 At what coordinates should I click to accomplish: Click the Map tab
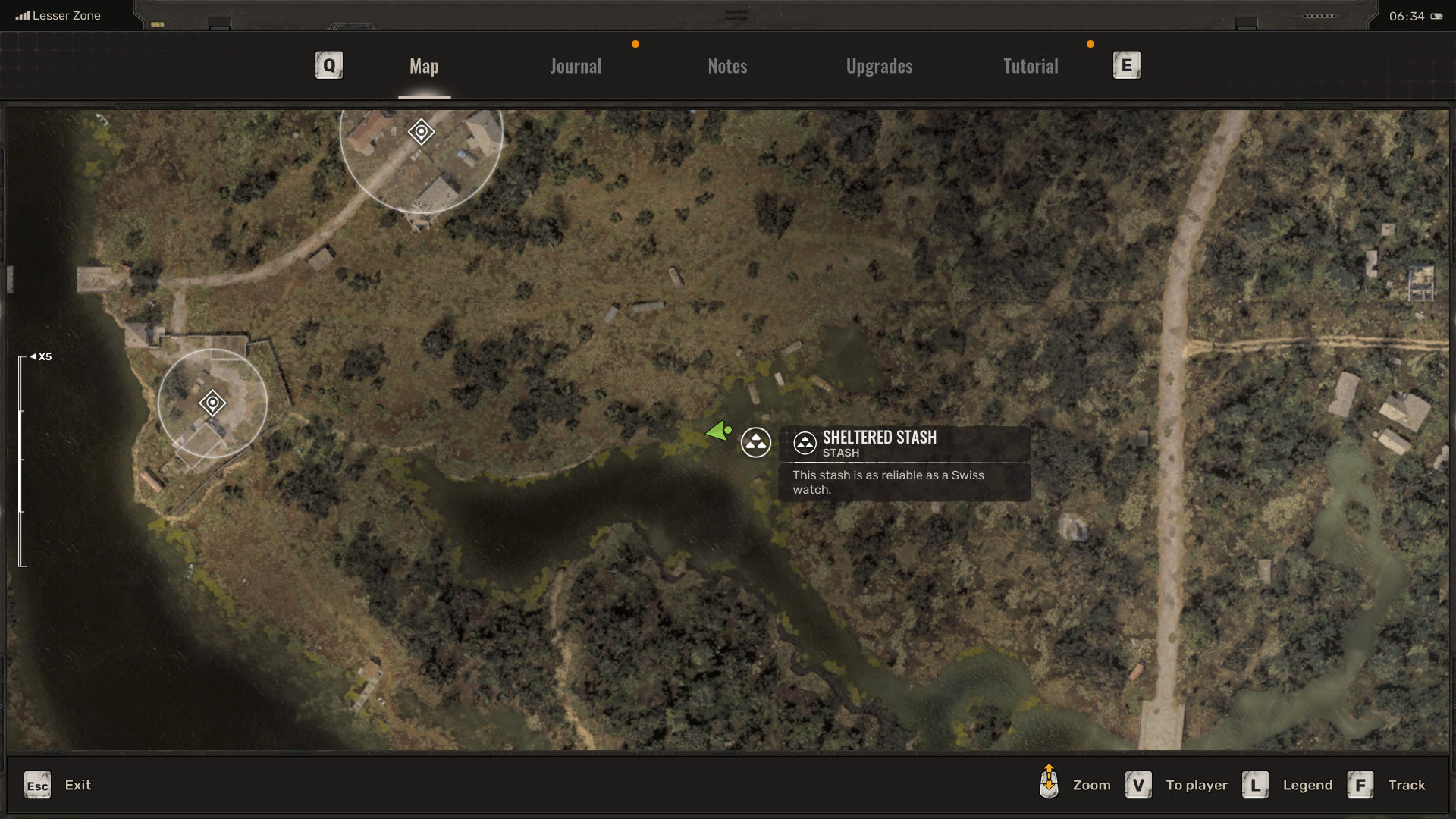tap(424, 67)
